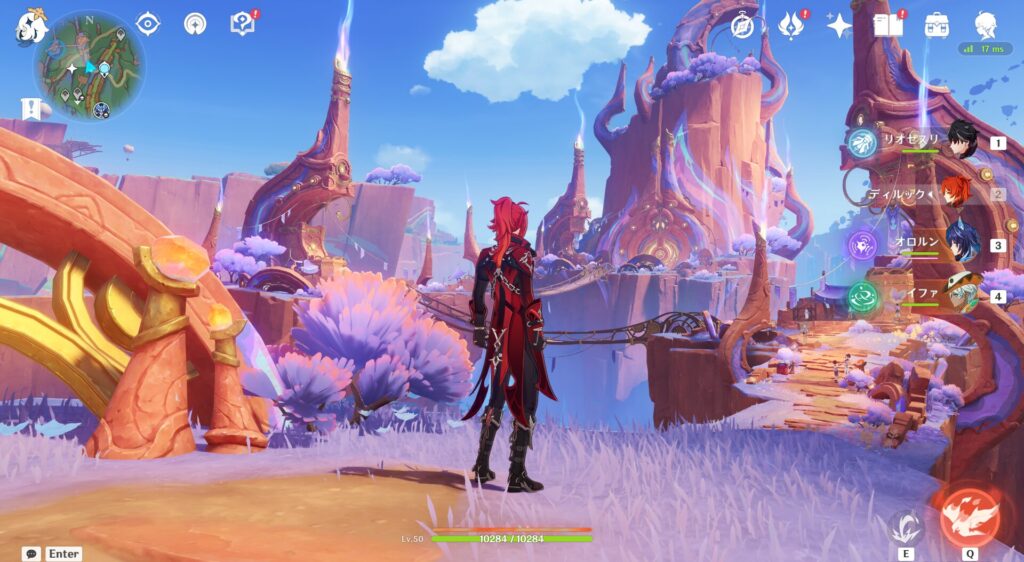This screenshot has width=1024, height=562.
Task: Open the backpack inventory
Action: point(937,25)
